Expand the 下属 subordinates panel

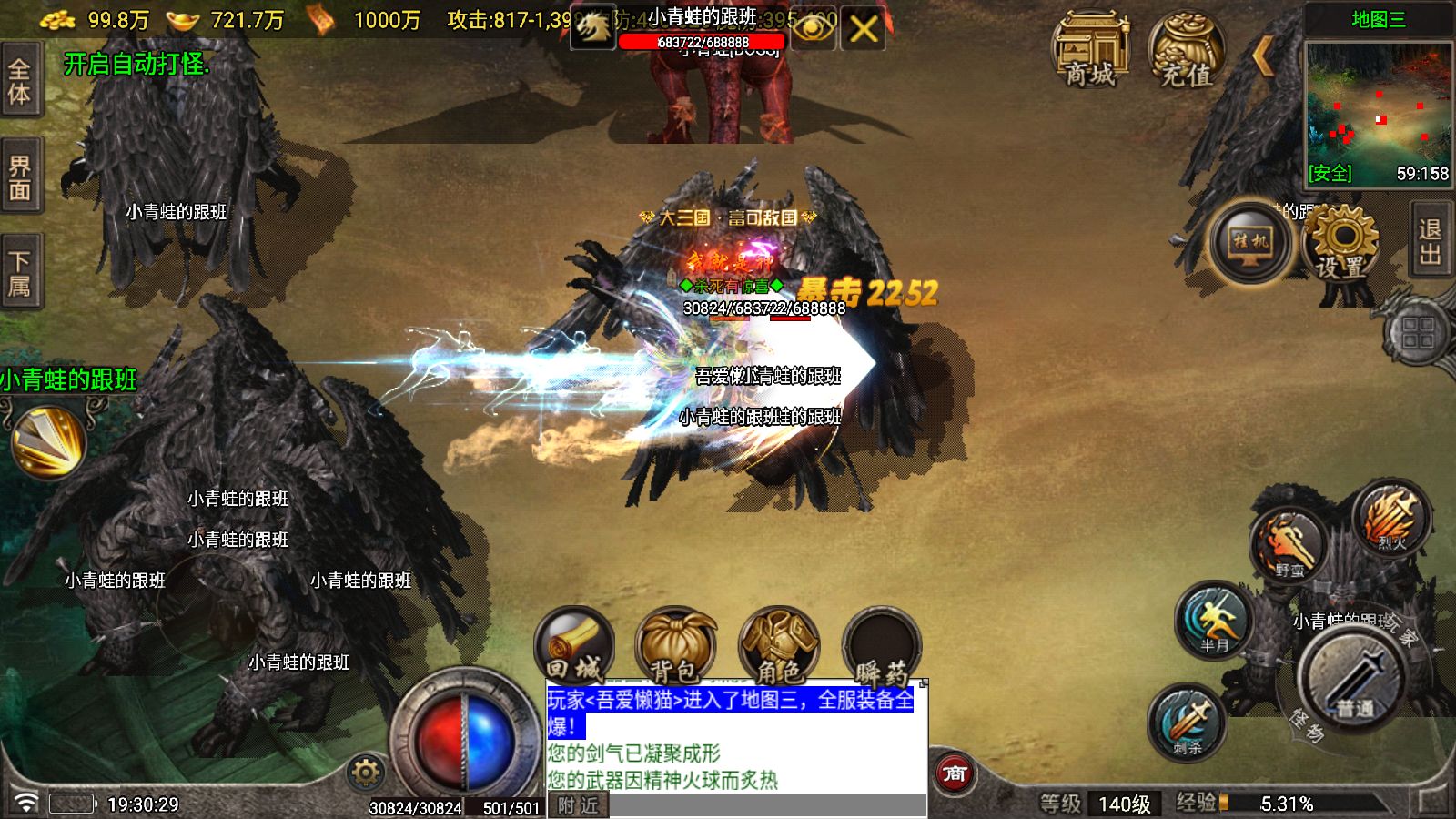[20, 268]
